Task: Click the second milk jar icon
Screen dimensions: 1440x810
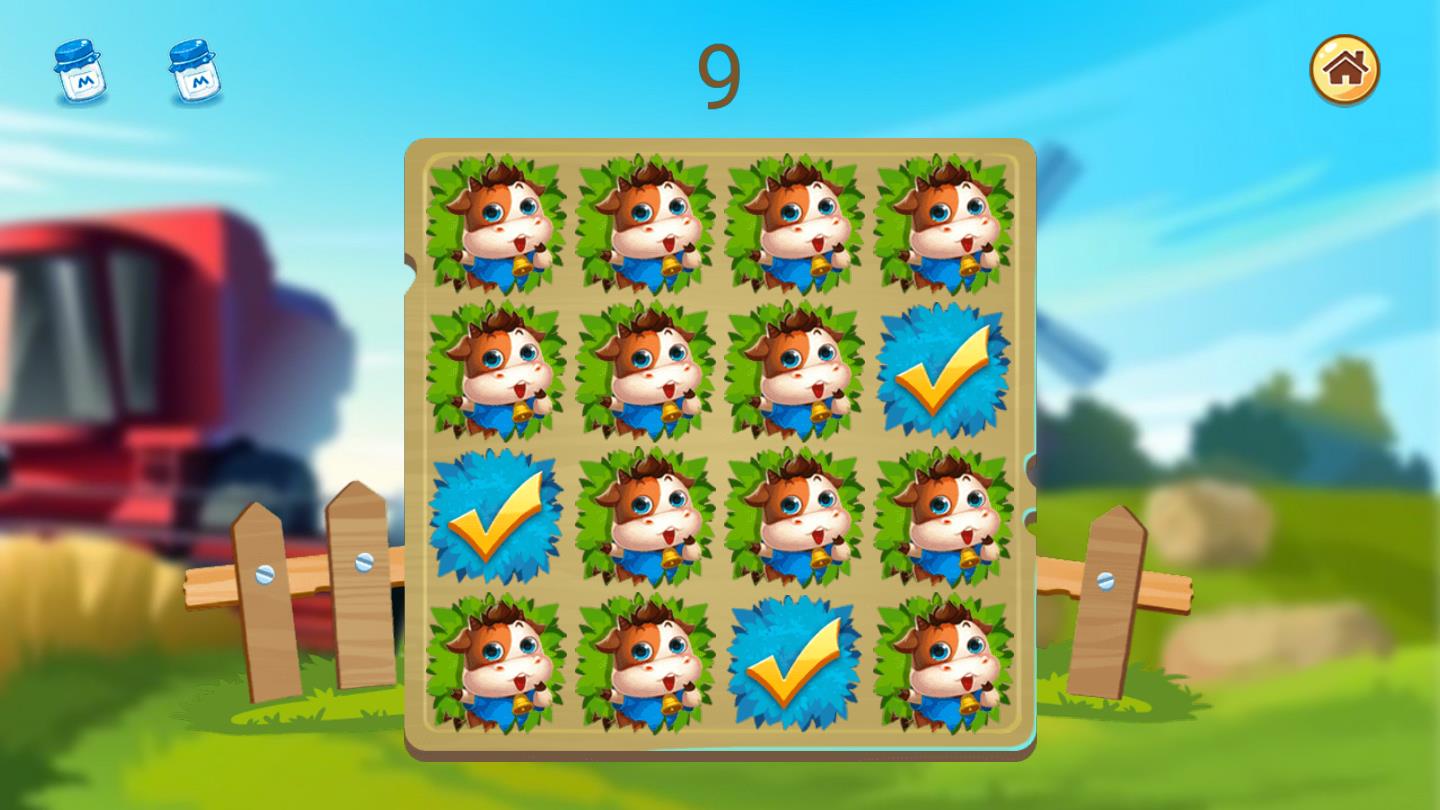Action: tap(193, 72)
